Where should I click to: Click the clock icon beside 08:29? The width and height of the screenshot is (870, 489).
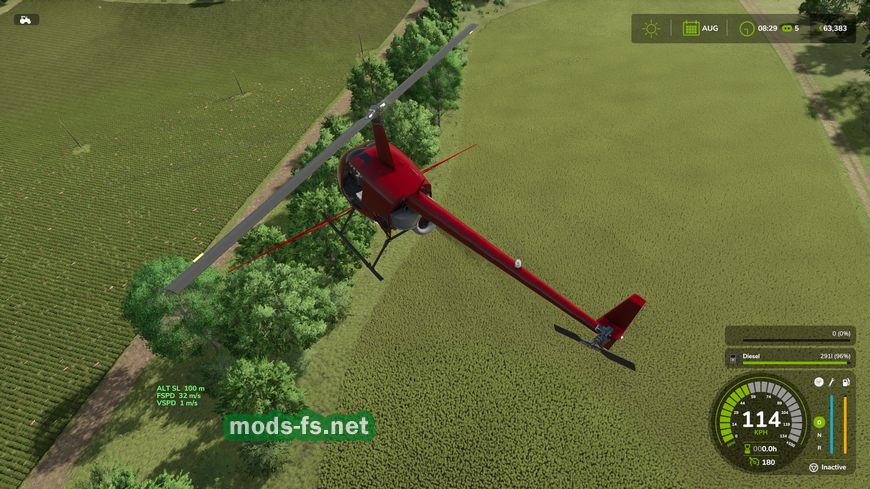tap(746, 28)
